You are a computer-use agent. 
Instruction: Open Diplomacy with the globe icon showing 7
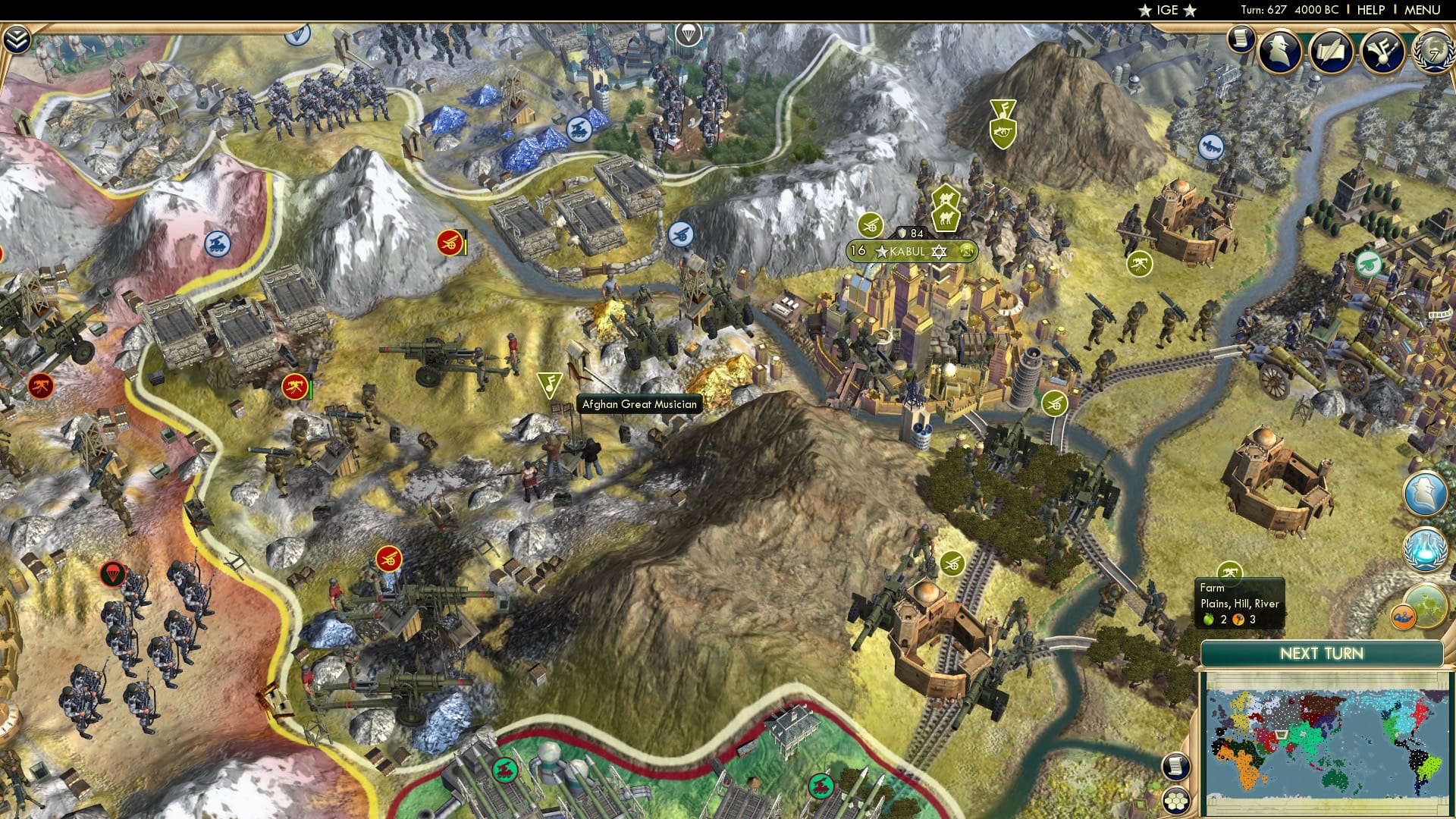click(x=1435, y=51)
